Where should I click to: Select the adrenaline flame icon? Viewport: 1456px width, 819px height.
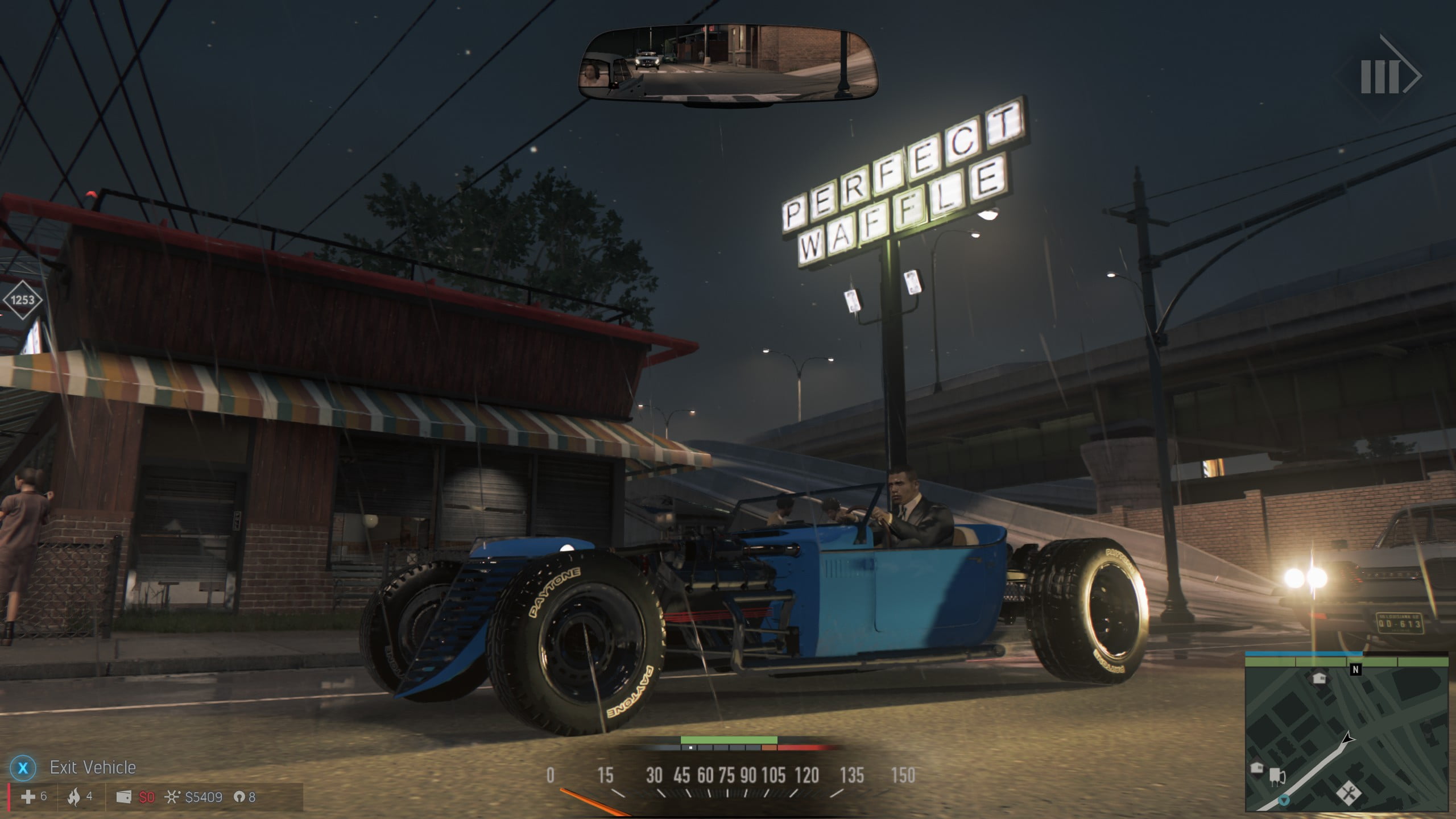point(73,797)
